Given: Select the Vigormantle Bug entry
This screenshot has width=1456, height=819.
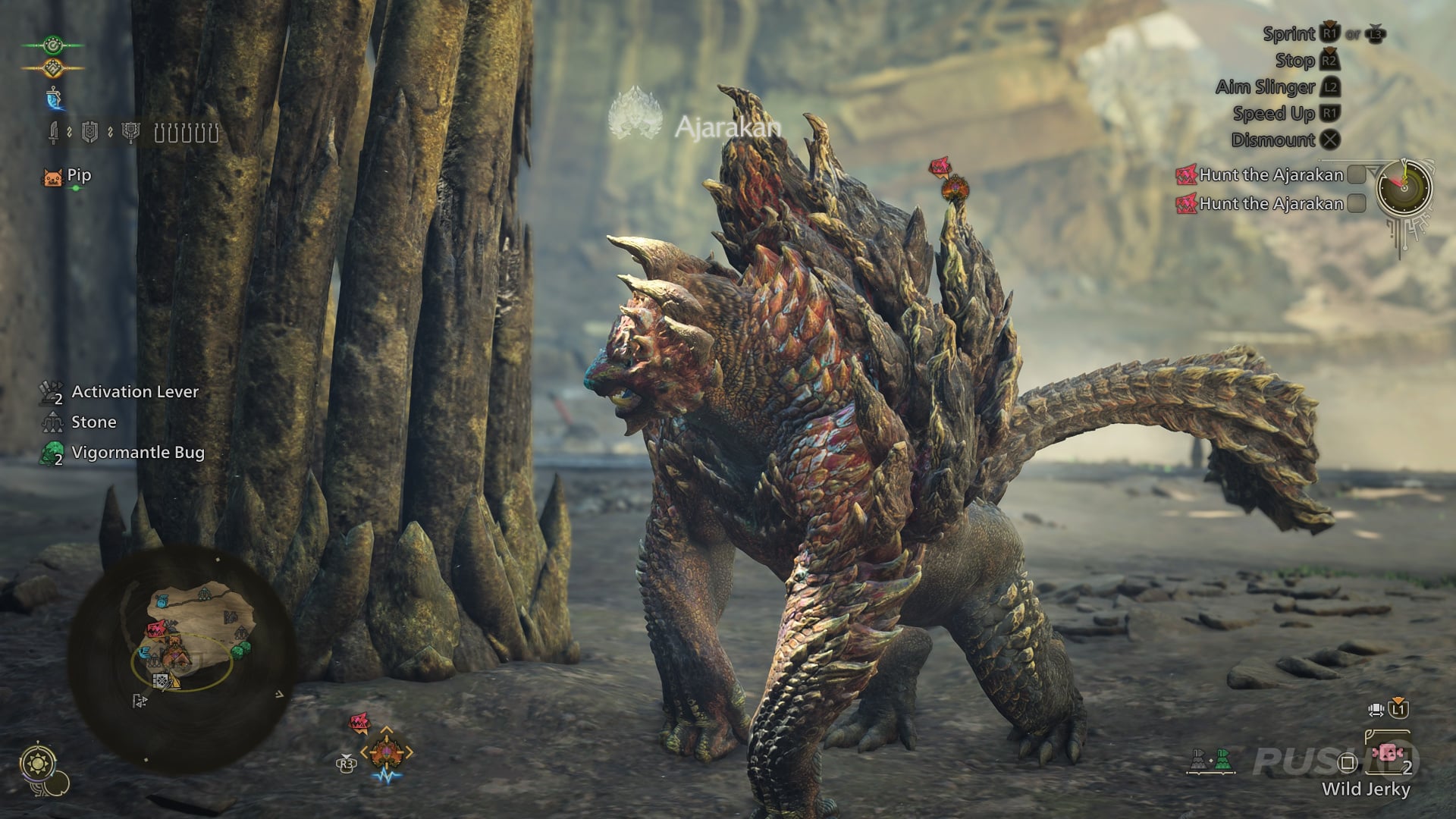Looking at the screenshot, I should pyautogui.click(x=136, y=453).
